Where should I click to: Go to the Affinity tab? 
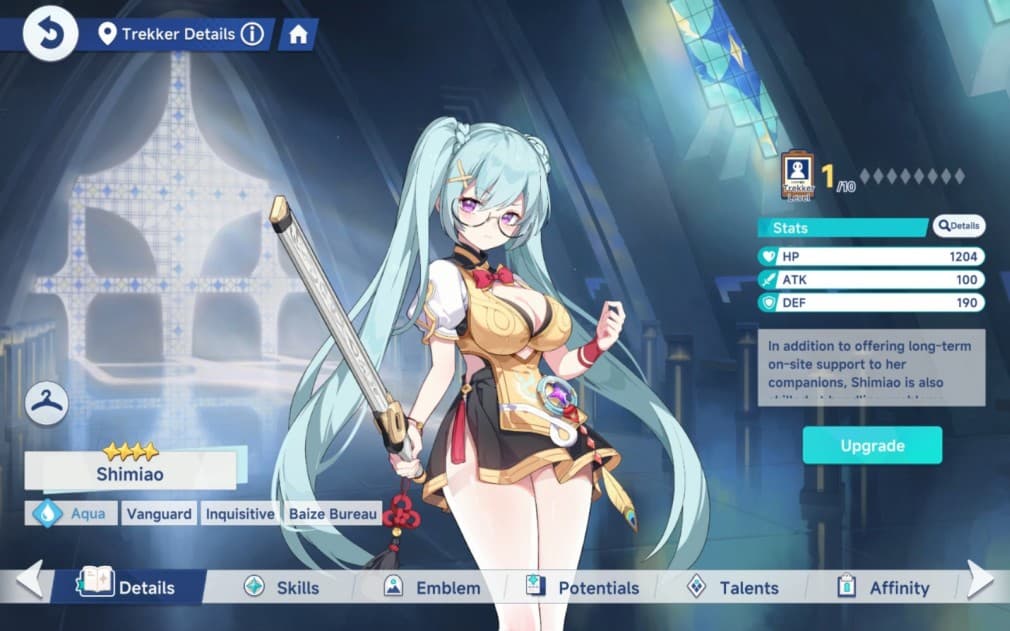[884, 587]
